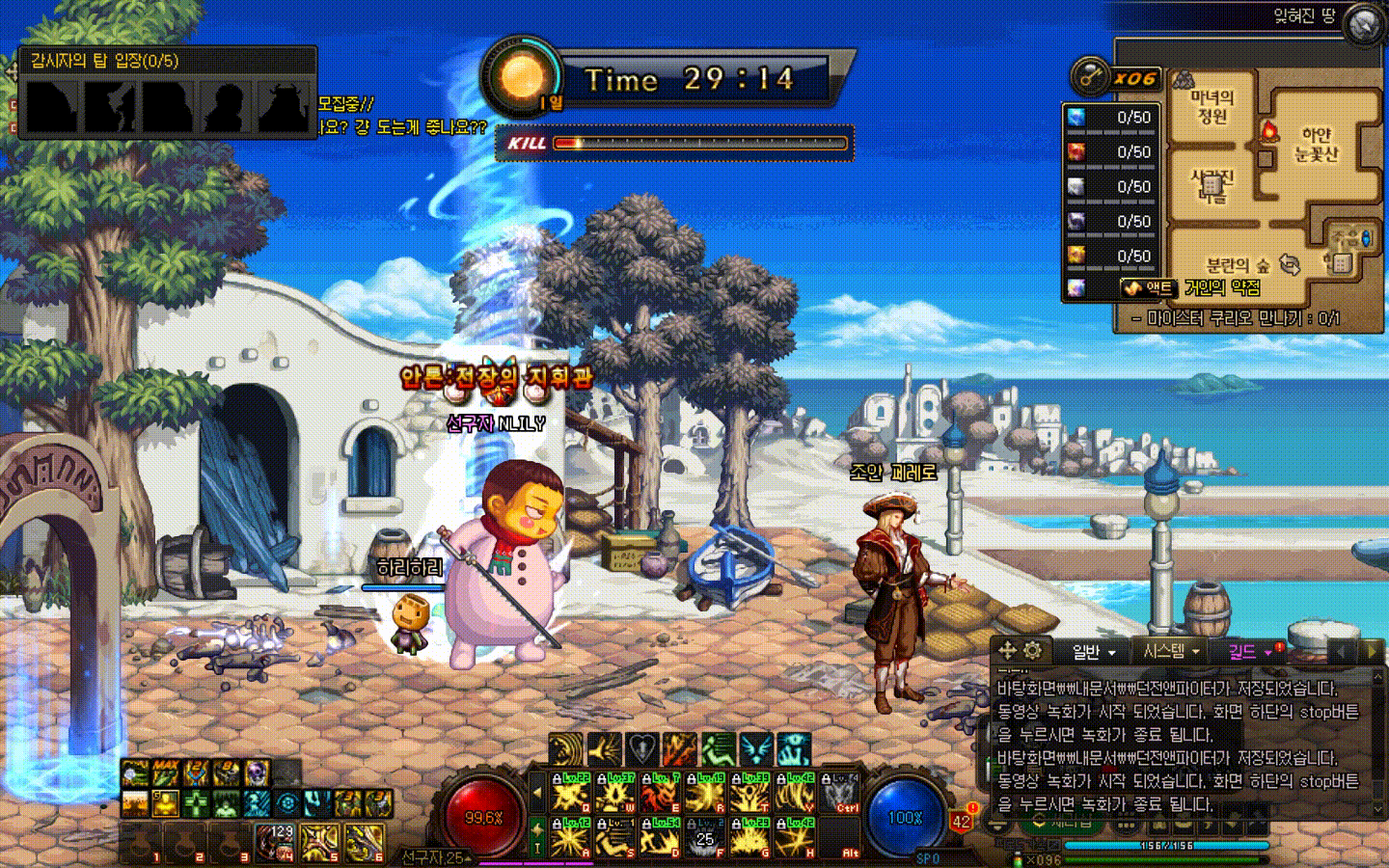Screen dimensions: 1389x868
Task: Select the 마녀의 정원 area on minimap
Action: tap(1212, 107)
